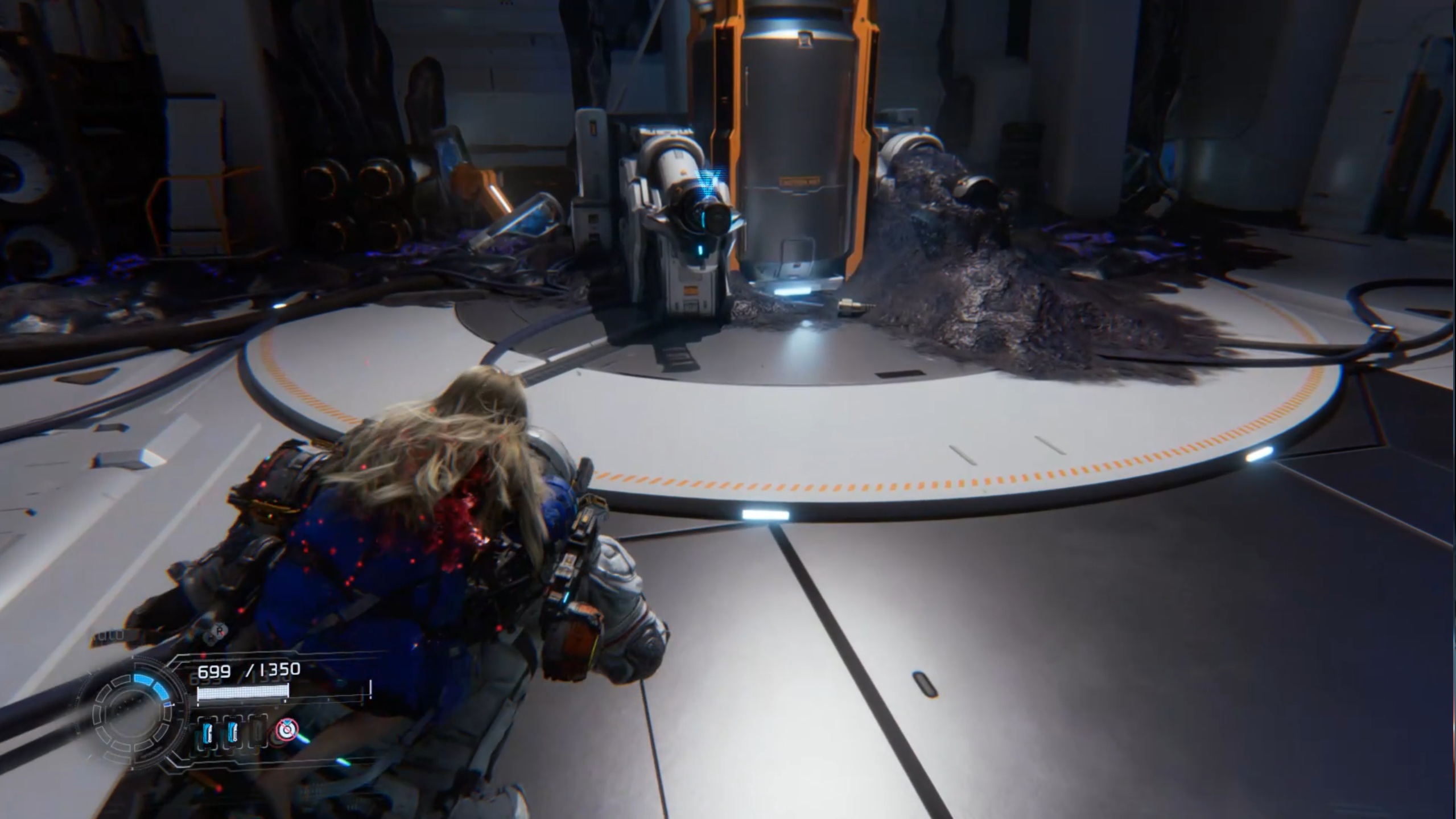Viewport: 1456px width, 819px height.
Task: Select the empty dark energy cell slot
Action: tap(257, 731)
